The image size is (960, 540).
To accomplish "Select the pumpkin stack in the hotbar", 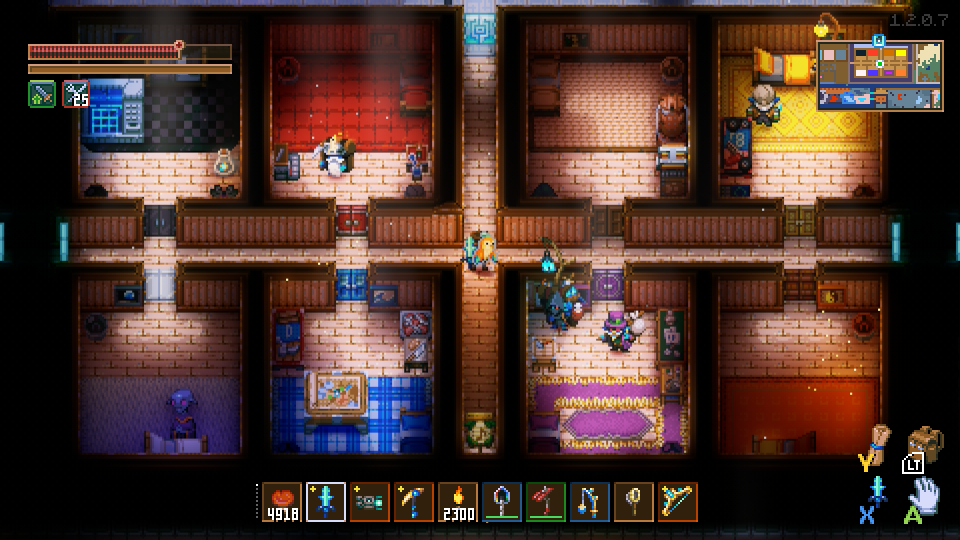I will (282, 502).
